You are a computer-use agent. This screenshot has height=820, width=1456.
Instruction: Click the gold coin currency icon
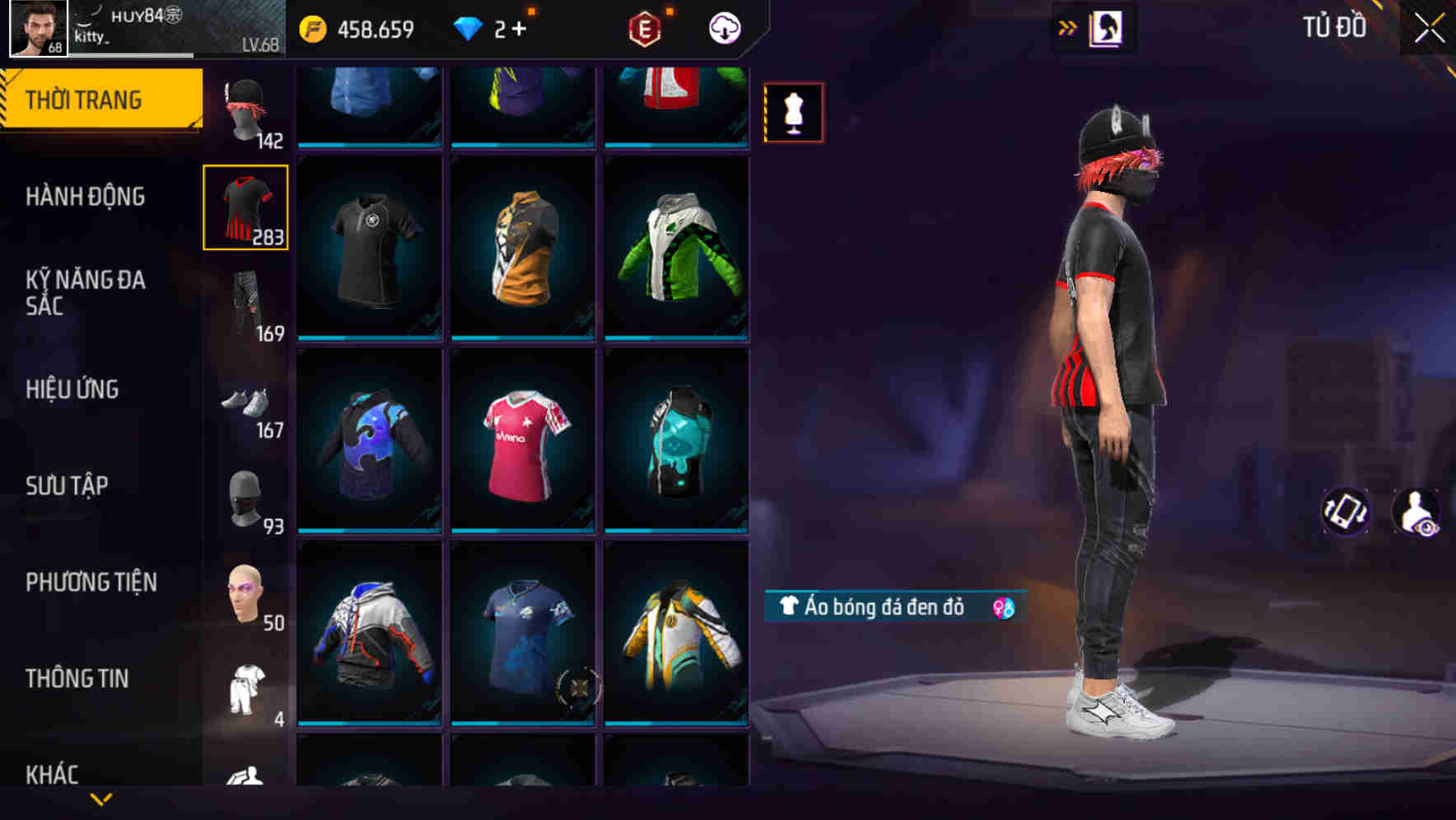[313, 27]
